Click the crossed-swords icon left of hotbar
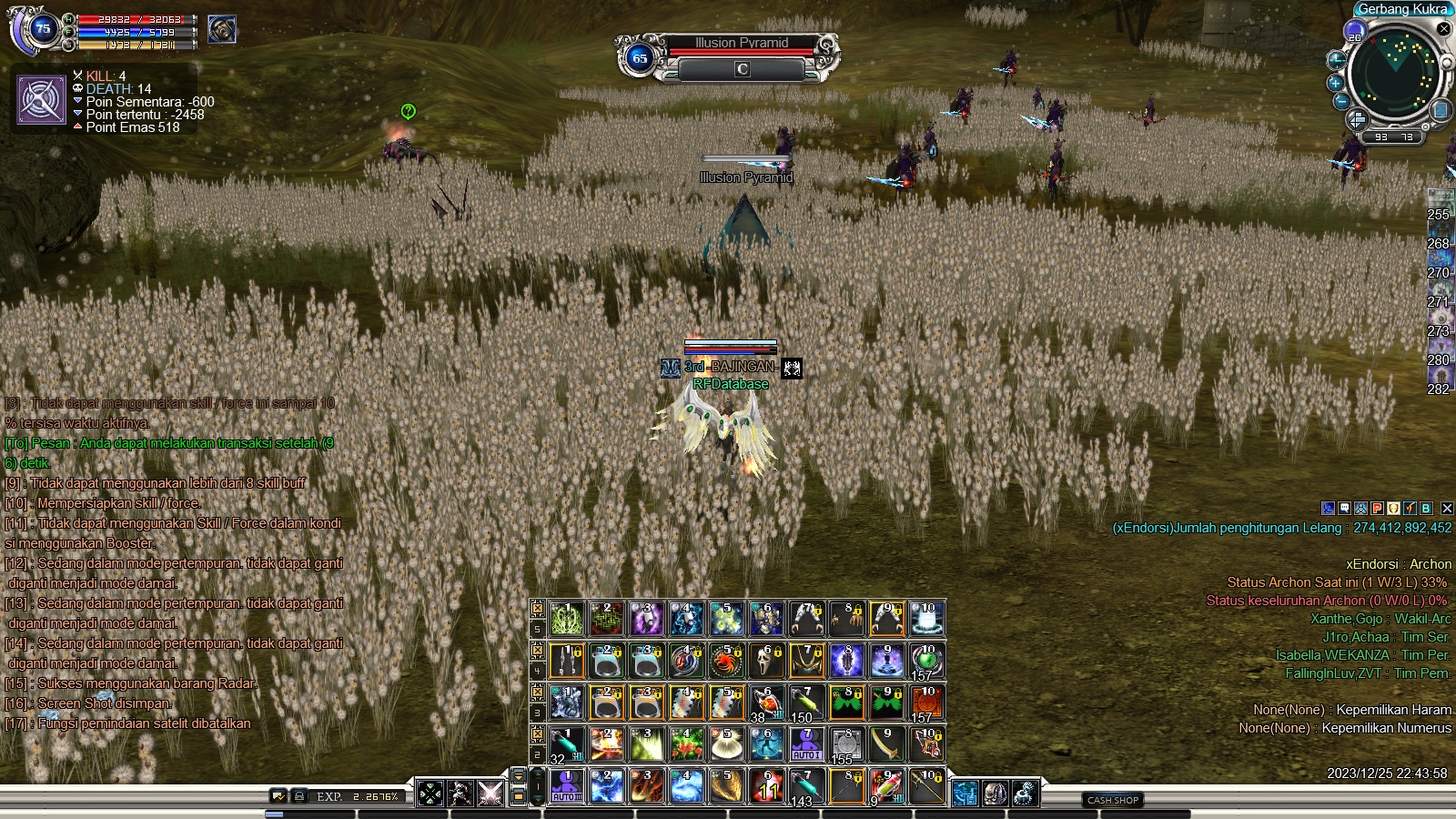1456x819 pixels. coord(490,794)
